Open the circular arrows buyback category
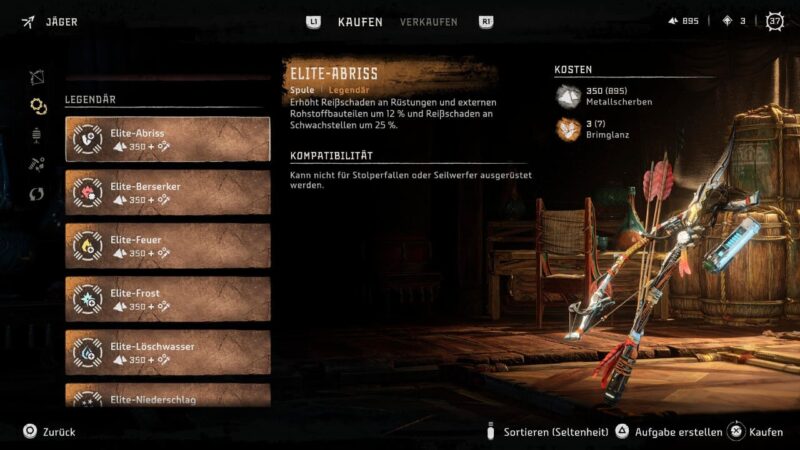The image size is (800, 450). (38, 194)
